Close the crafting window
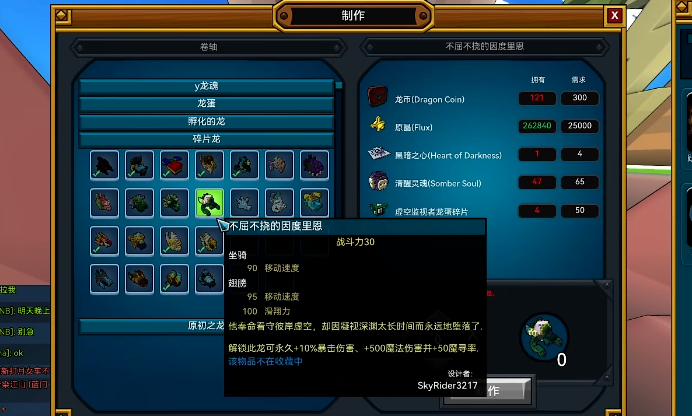 pyautogui.click(x=615, y=15)
